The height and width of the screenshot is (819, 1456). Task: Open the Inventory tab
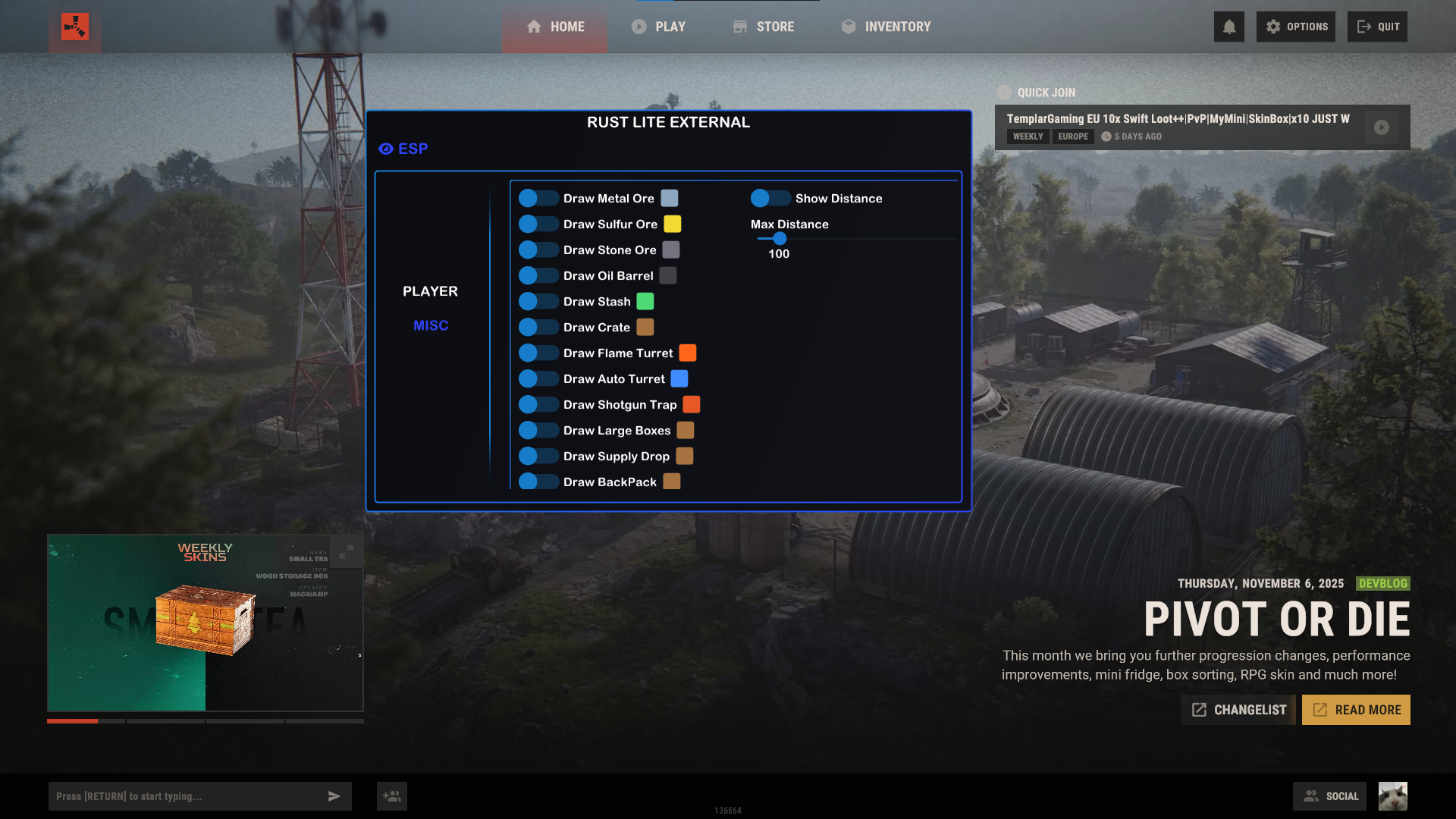pyautogui.click(x=886, y=27)
